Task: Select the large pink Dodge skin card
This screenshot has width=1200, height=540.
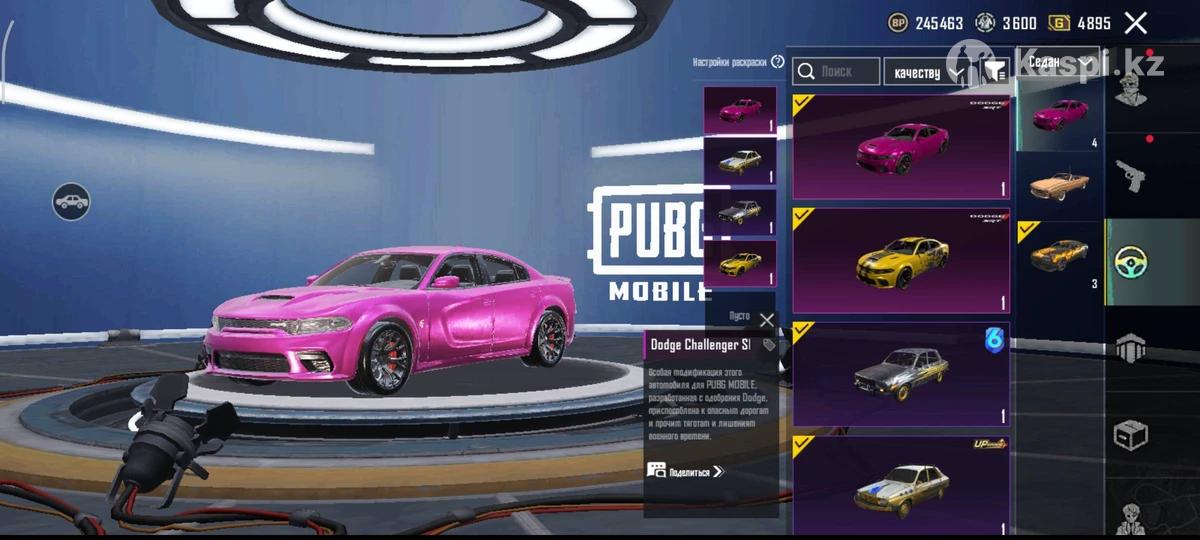Action: pyautogui.click(x=901, y=148)
